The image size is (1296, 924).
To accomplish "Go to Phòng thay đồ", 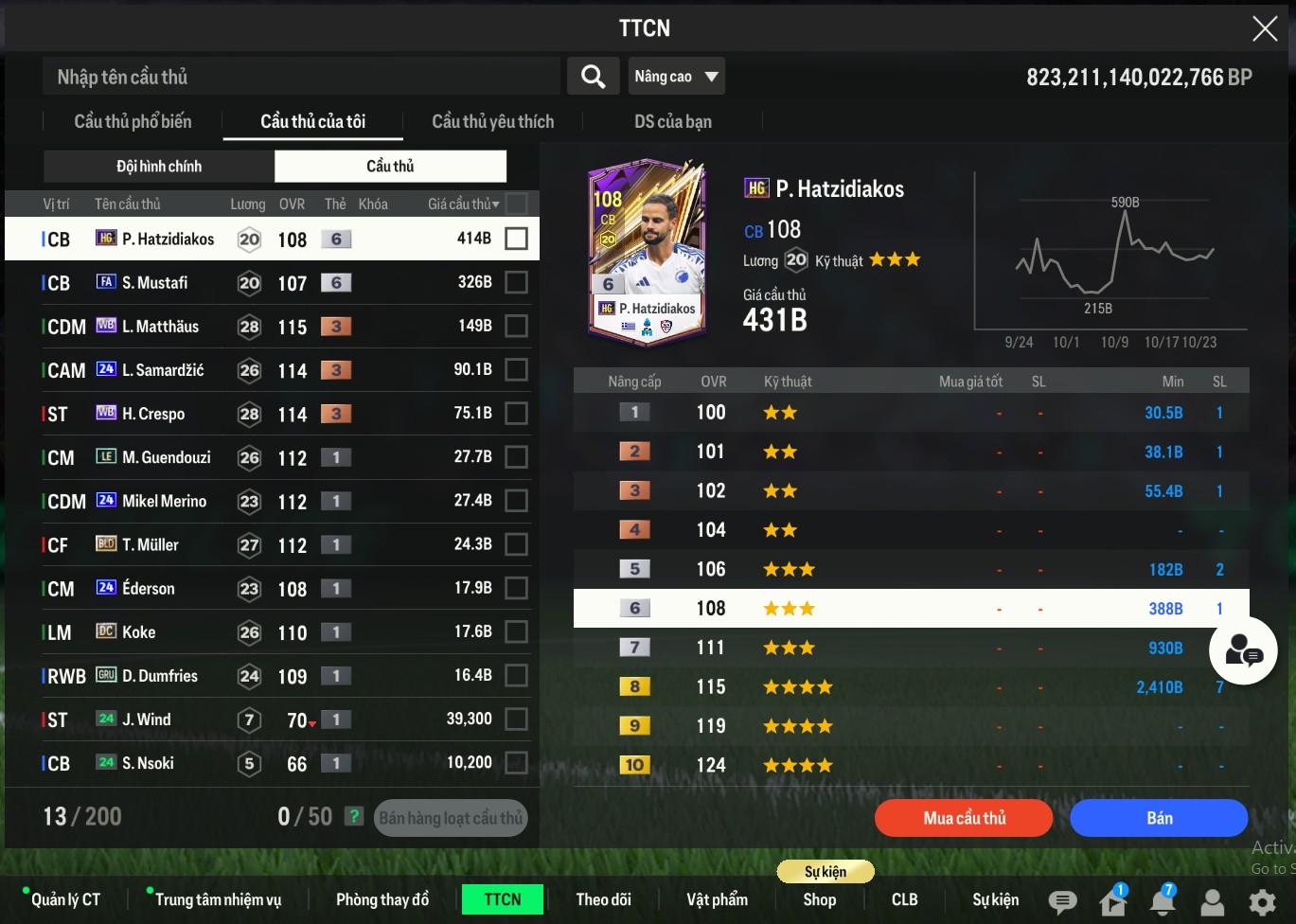I will tap(382, 899).
